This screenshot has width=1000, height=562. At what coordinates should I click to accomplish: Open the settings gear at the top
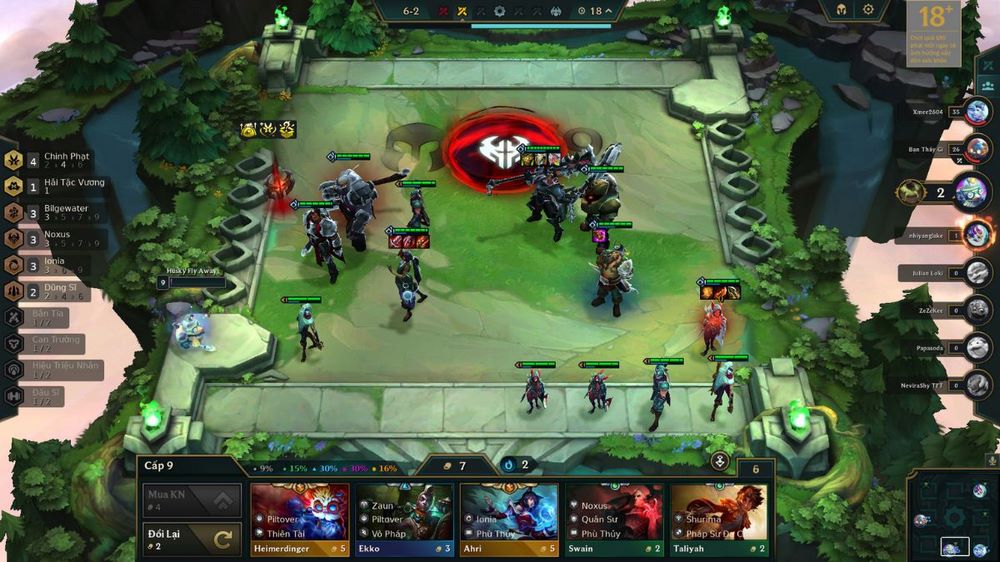(x=868, y=10)
